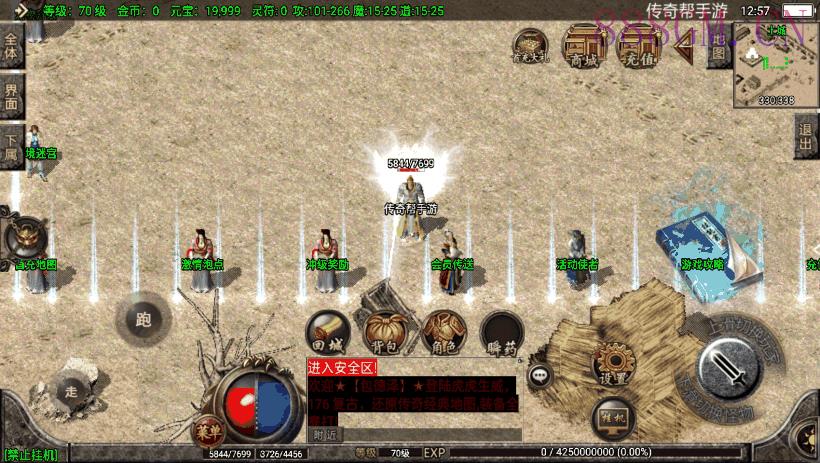Toggle the 跑 run button

pyautogui.click(x=142, y=320)
